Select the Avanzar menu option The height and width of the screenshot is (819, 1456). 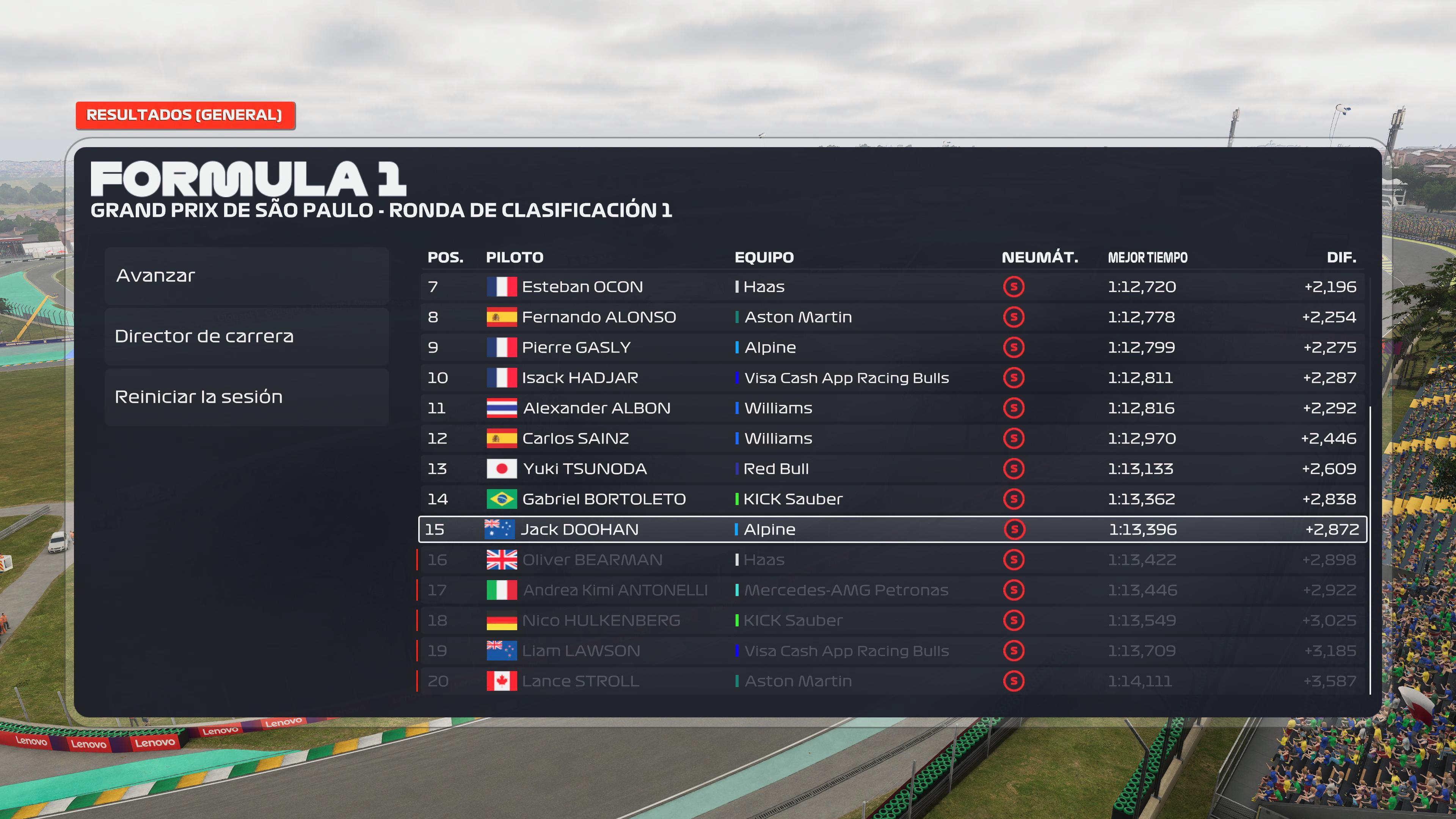click(246, 276)
